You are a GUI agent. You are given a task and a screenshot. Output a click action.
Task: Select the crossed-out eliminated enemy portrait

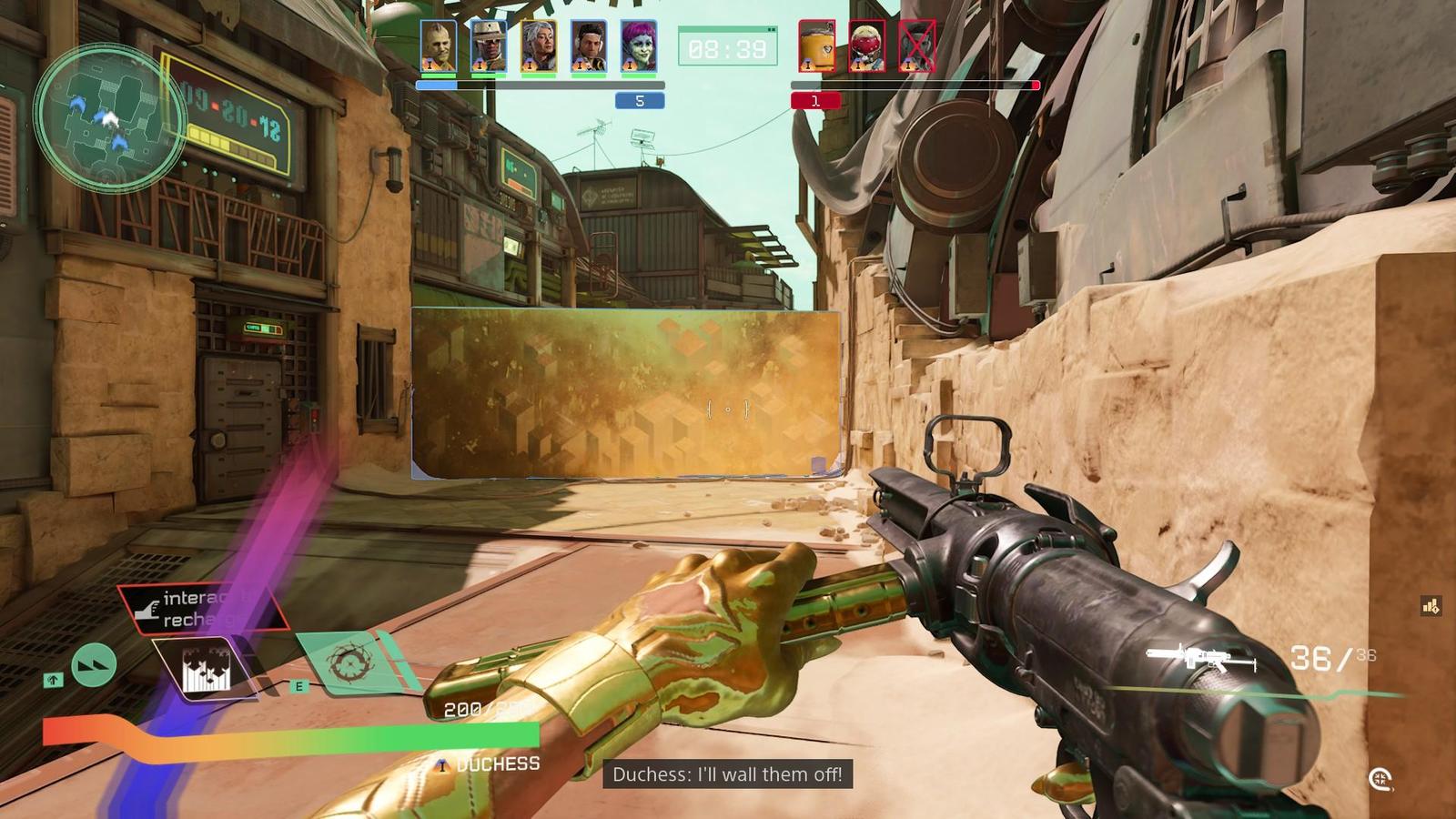click(x=916, y=45)
